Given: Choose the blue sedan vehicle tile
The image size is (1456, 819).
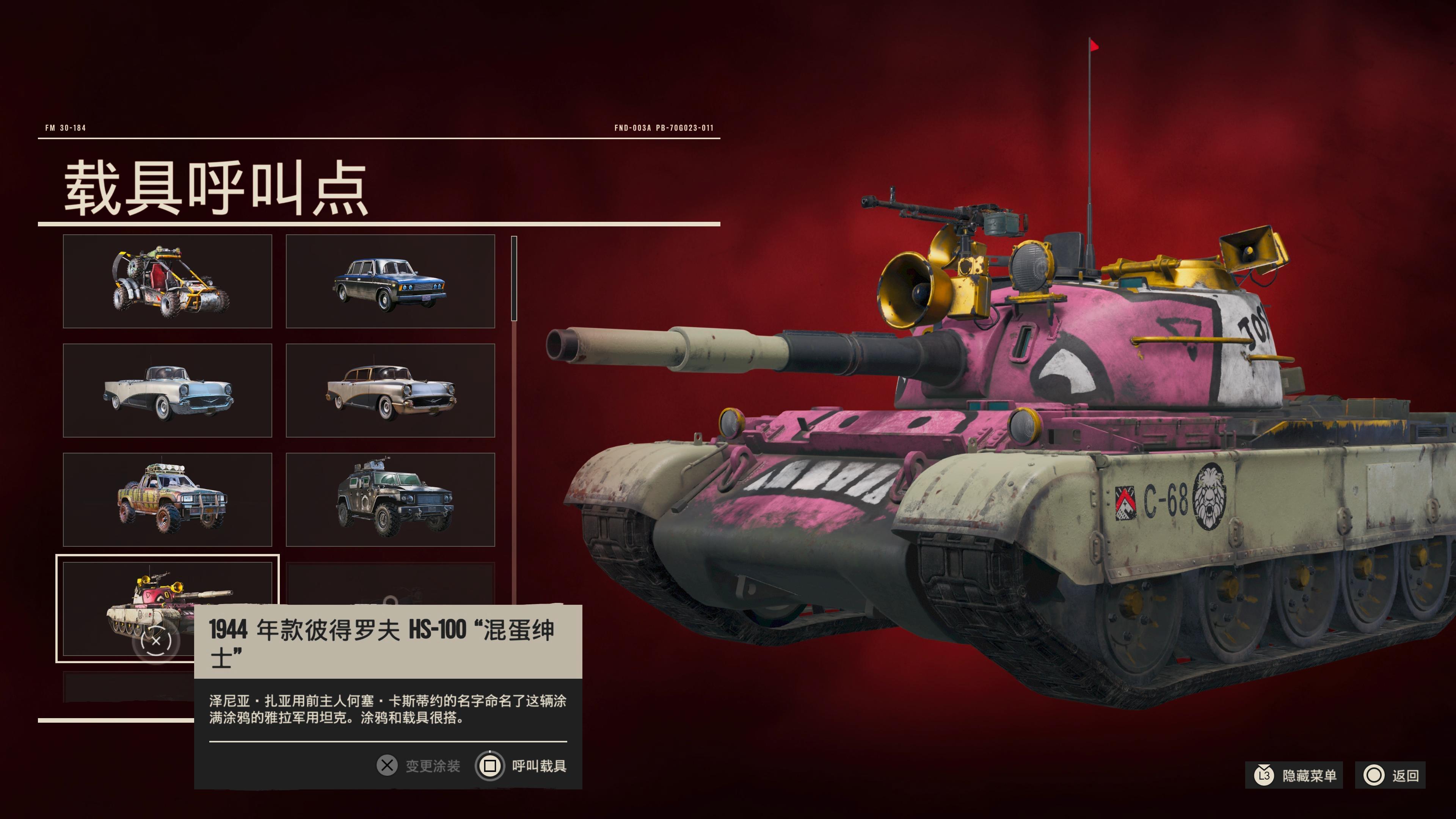Looking at the screenshot, I should tap(390, 281).
